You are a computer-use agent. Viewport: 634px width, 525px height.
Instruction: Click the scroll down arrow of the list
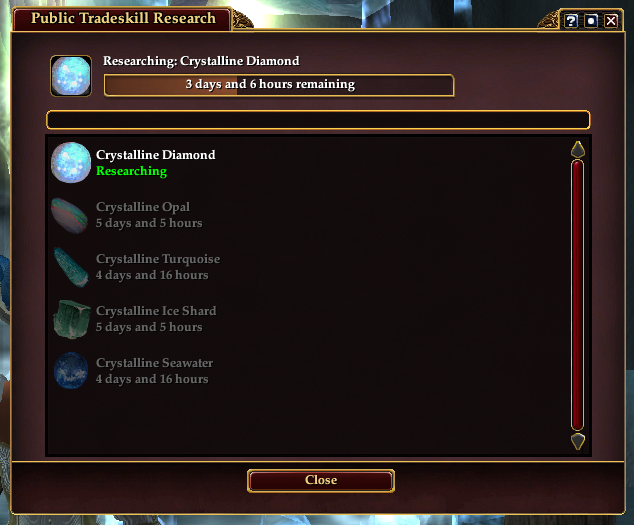(x=577, y=441)
